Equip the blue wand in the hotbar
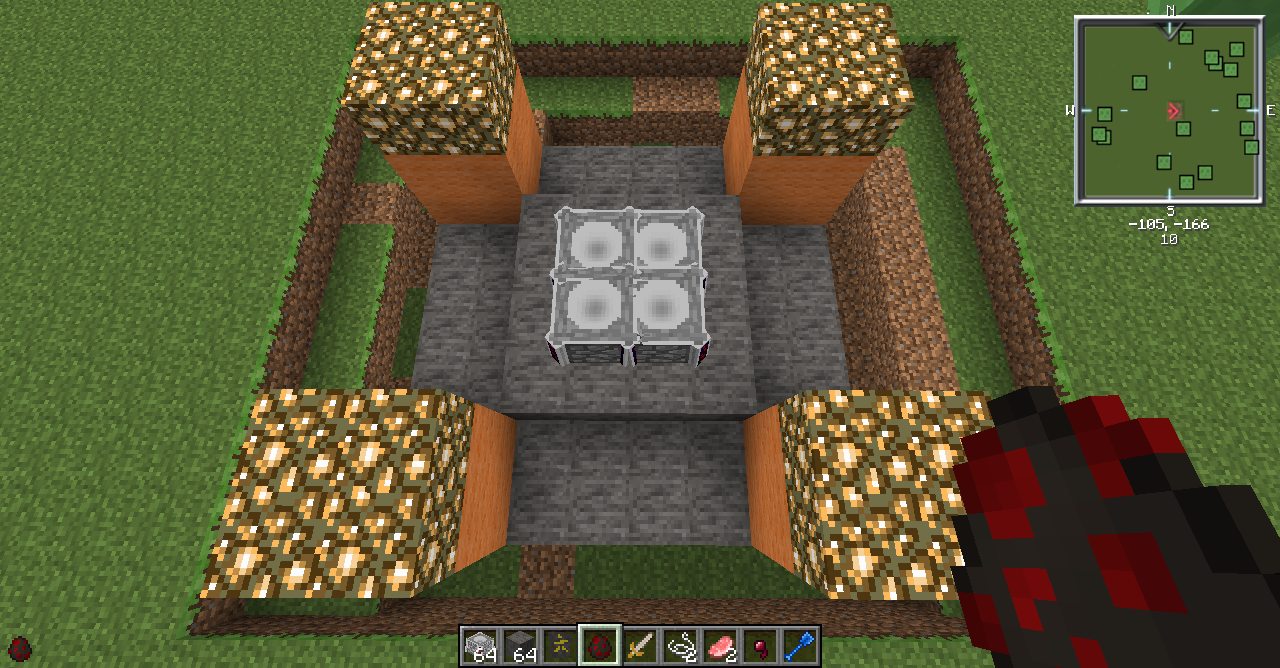This screenshot has height=668, width=1280. (x=800, y=645)
